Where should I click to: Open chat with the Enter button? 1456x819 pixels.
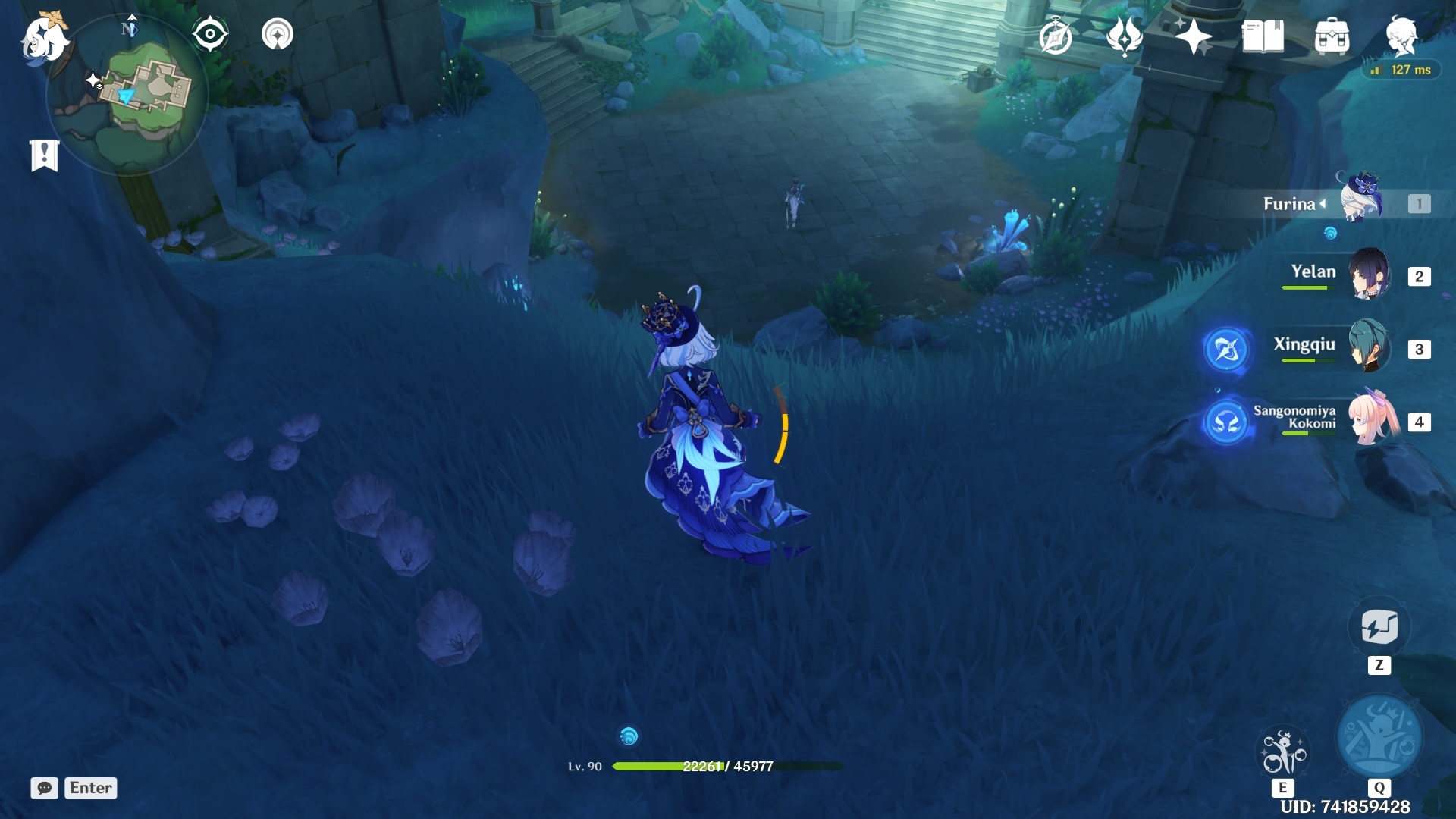tap(90, 788)
